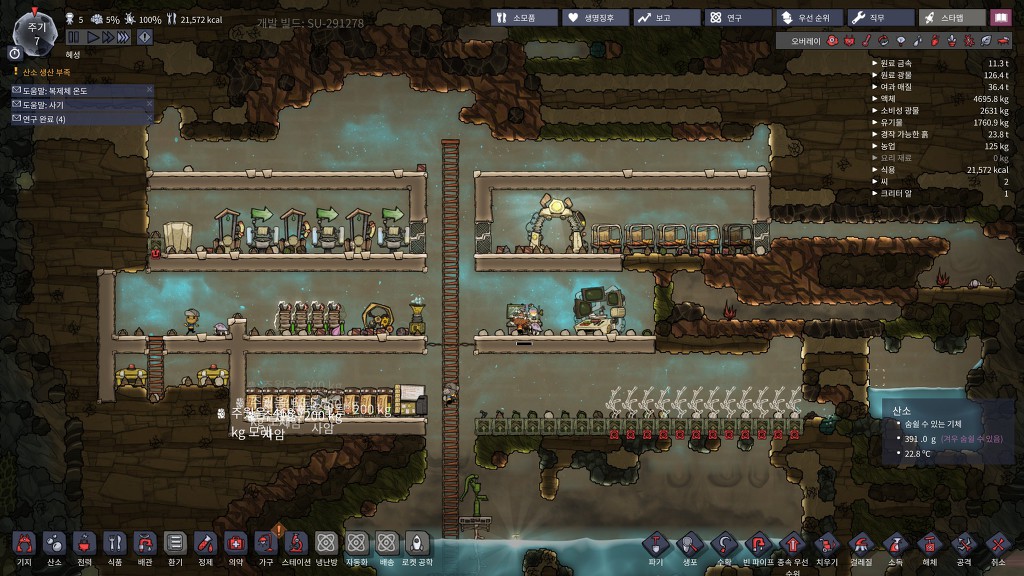Activate the 해체 deconstruct tool

click(x=929, y=545)
